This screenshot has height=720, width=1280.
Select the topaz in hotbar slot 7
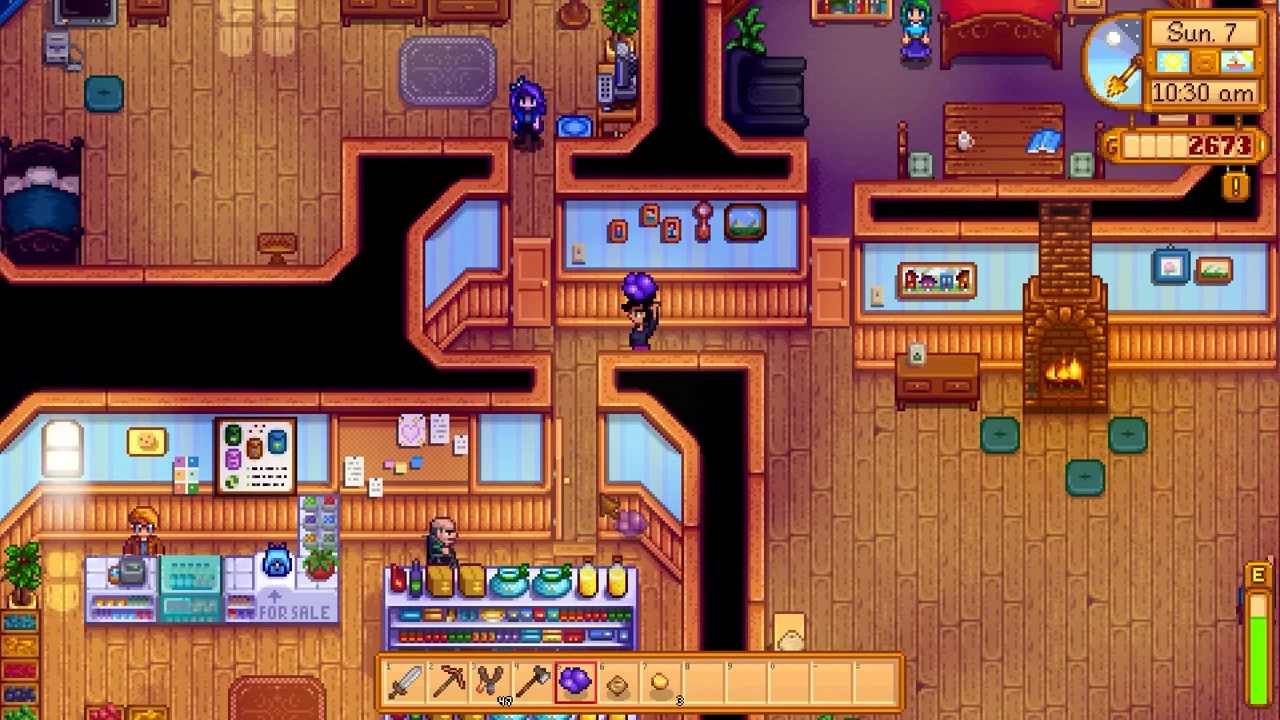[x=660, y=682]
